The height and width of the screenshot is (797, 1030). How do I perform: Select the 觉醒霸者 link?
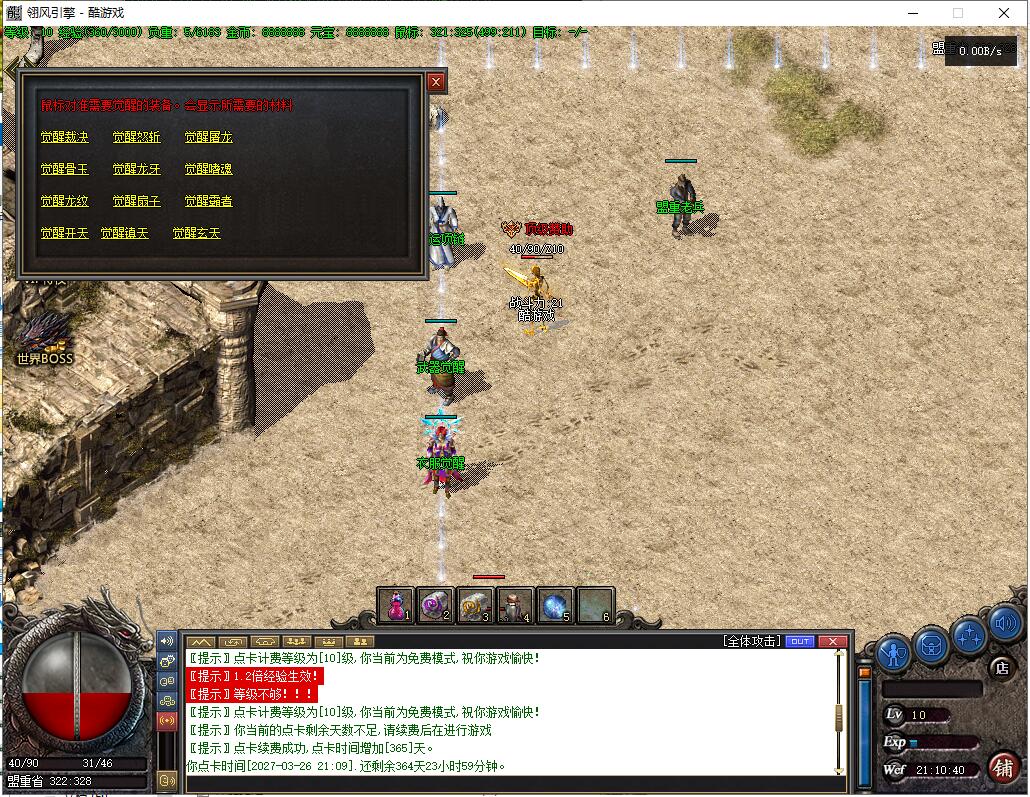[x=208, y=201]
